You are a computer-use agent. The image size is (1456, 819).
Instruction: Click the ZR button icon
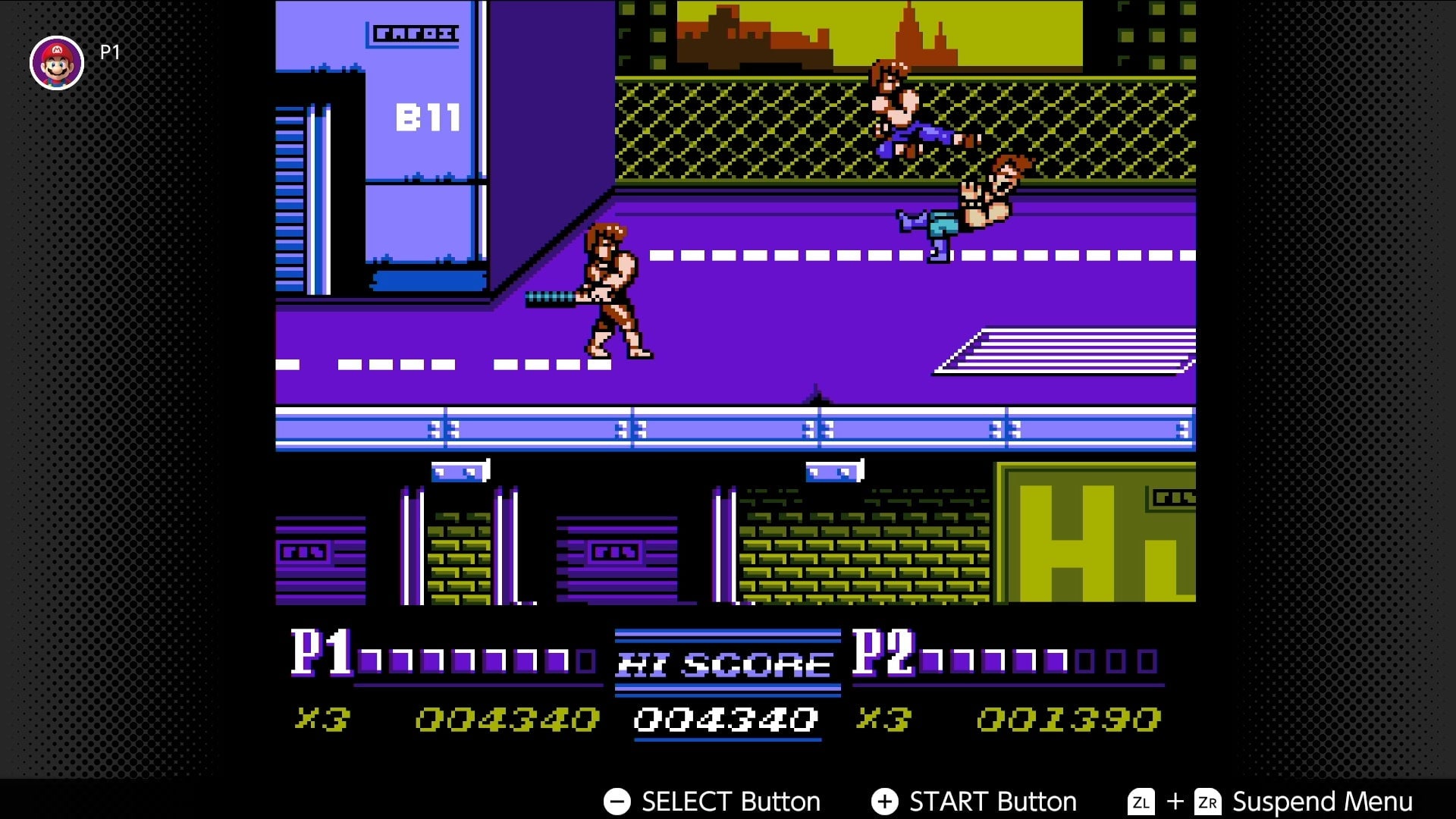pos(1208,802)
